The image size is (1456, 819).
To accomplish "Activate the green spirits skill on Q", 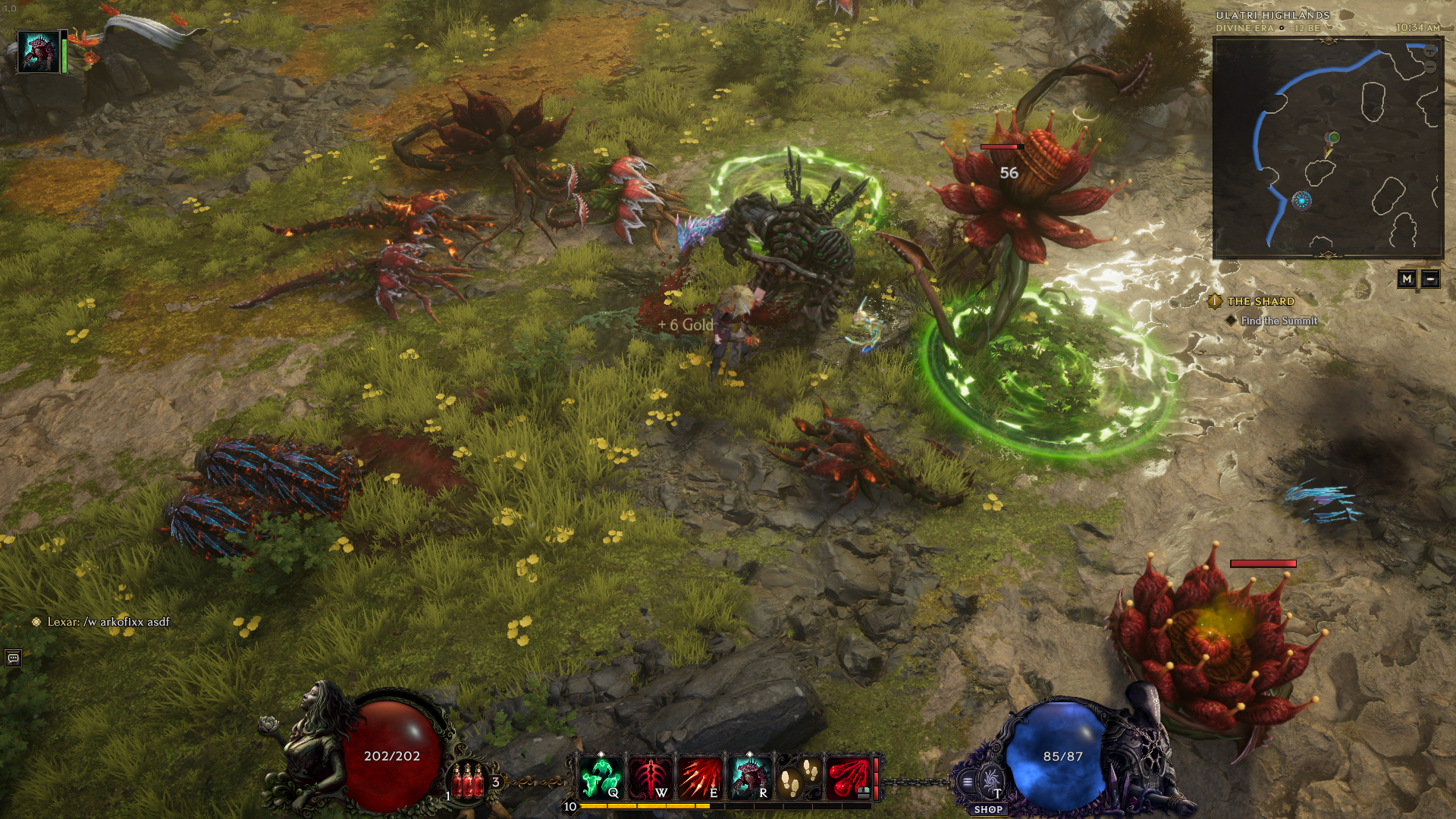I will point(601,777).
